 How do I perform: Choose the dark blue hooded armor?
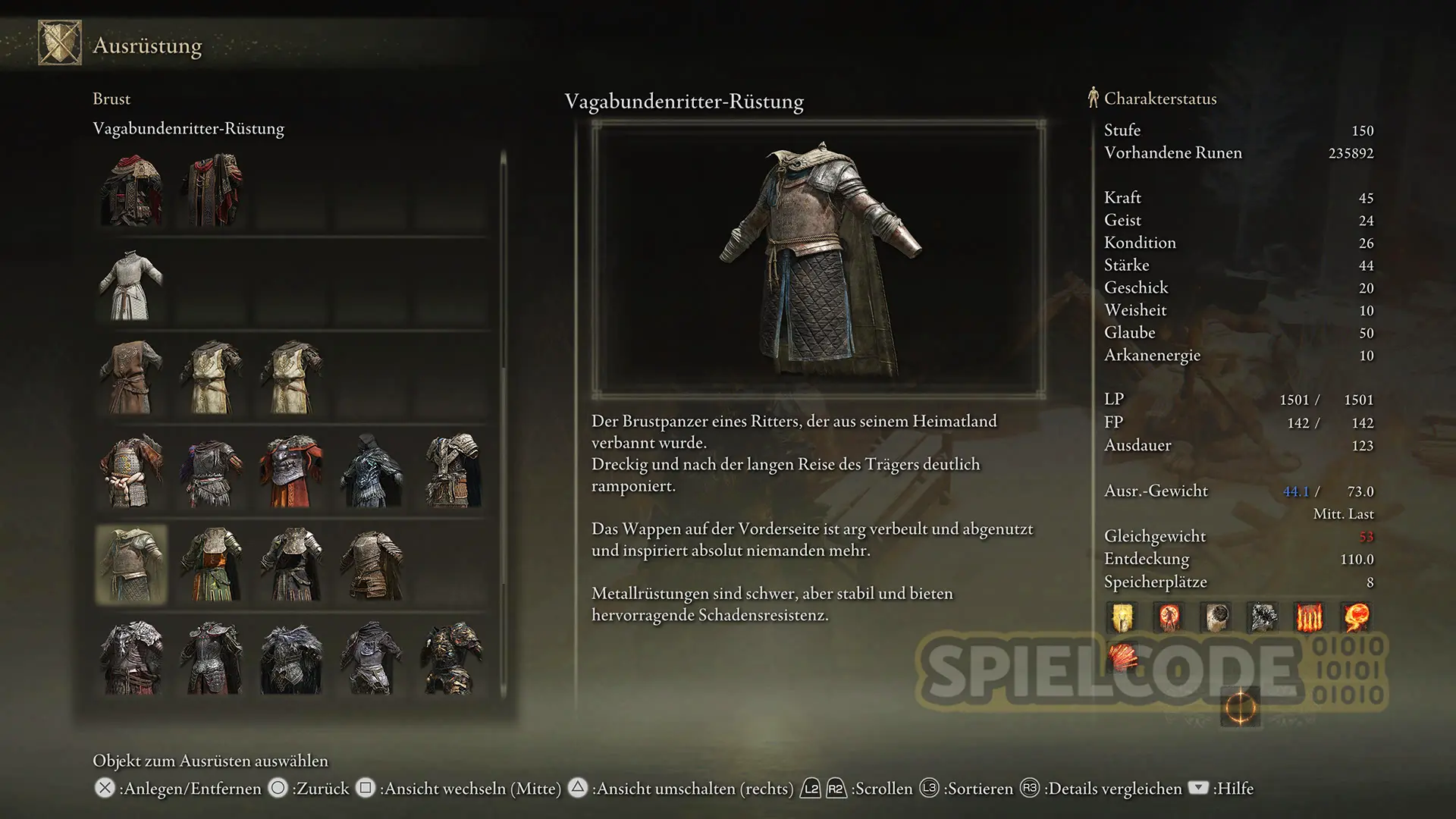[x=372, y=471]
